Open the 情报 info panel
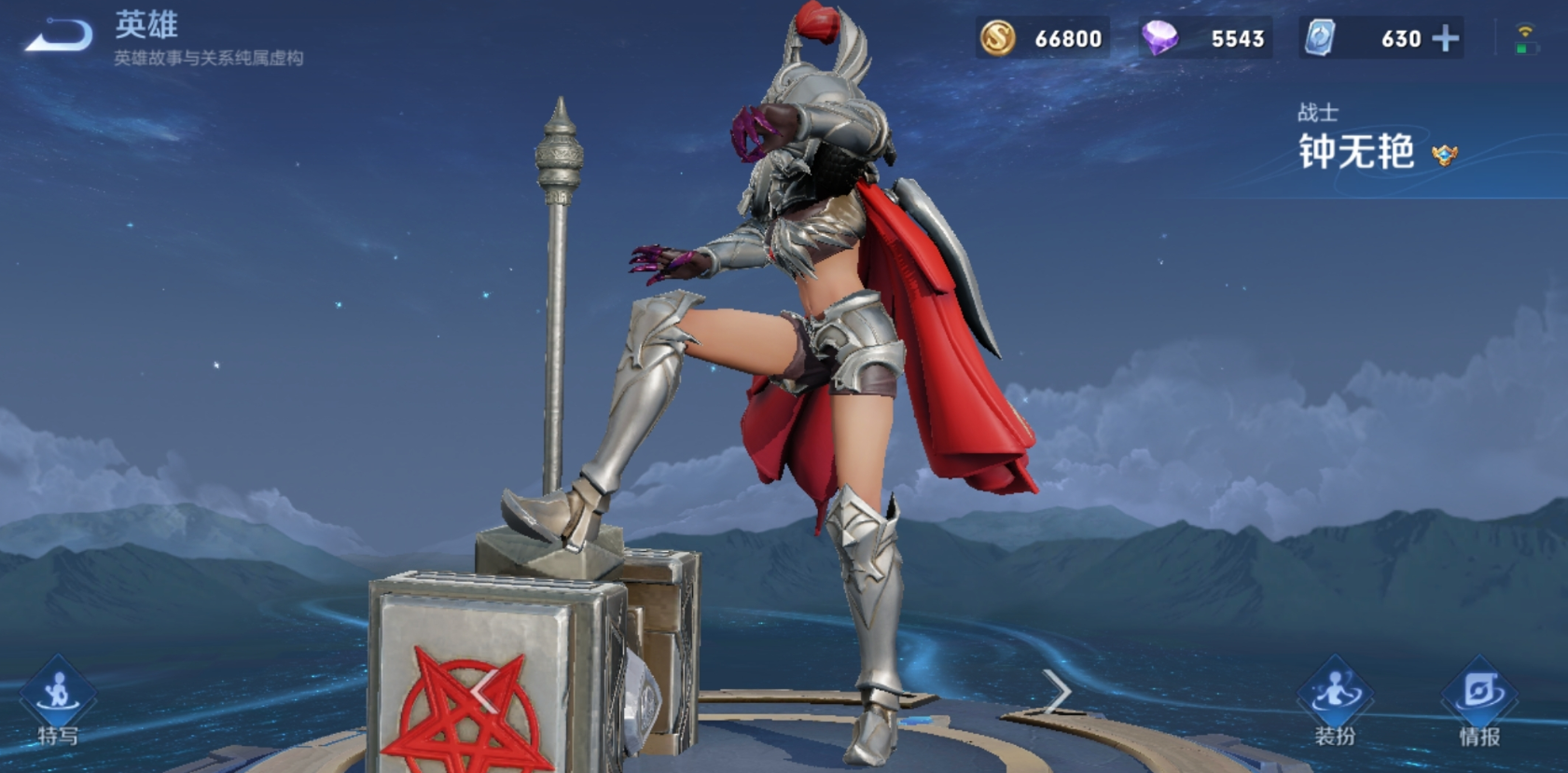 pos(1479,704)
